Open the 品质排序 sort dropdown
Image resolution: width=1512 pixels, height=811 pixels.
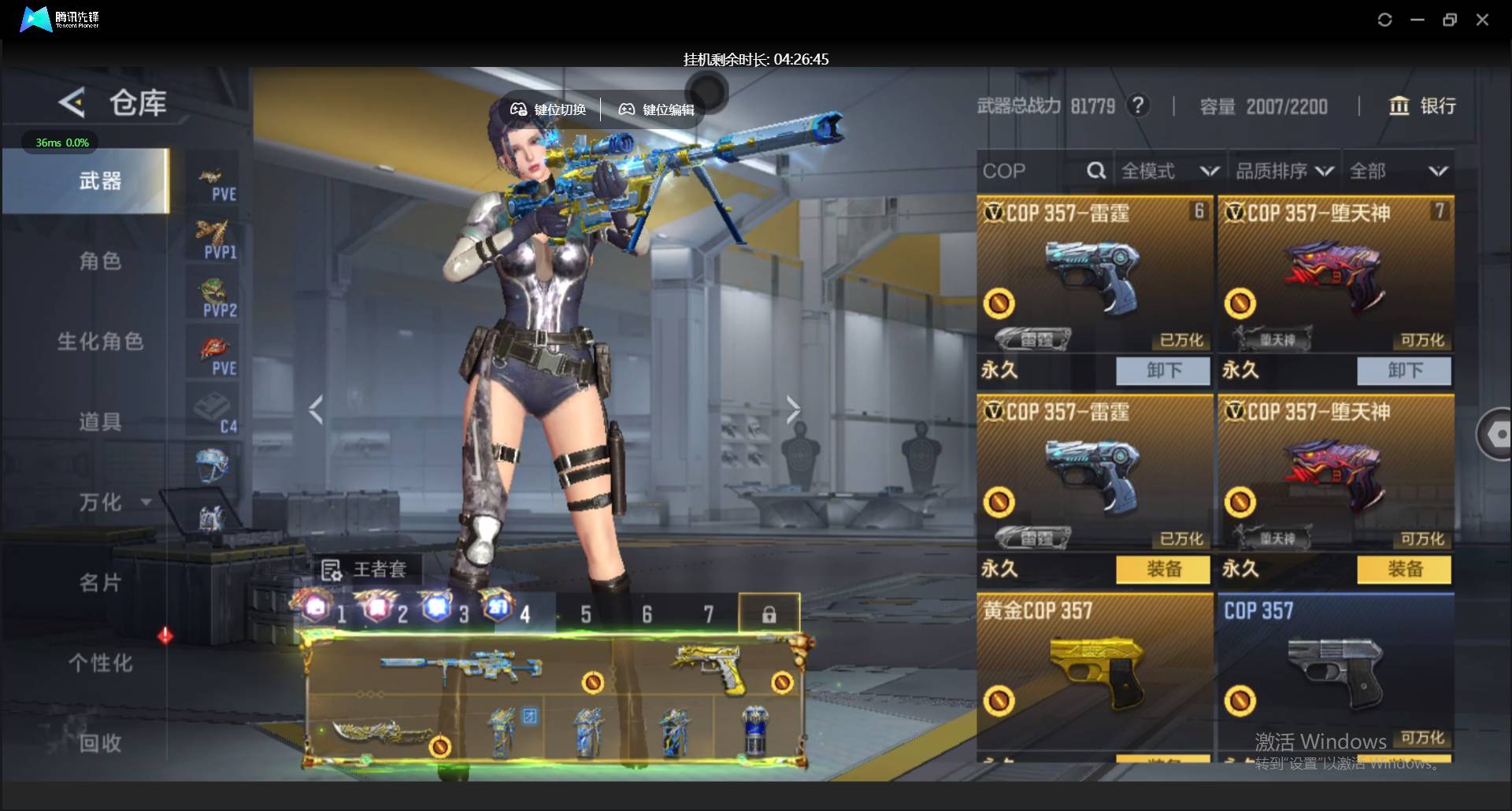[x=1284, y=171]
